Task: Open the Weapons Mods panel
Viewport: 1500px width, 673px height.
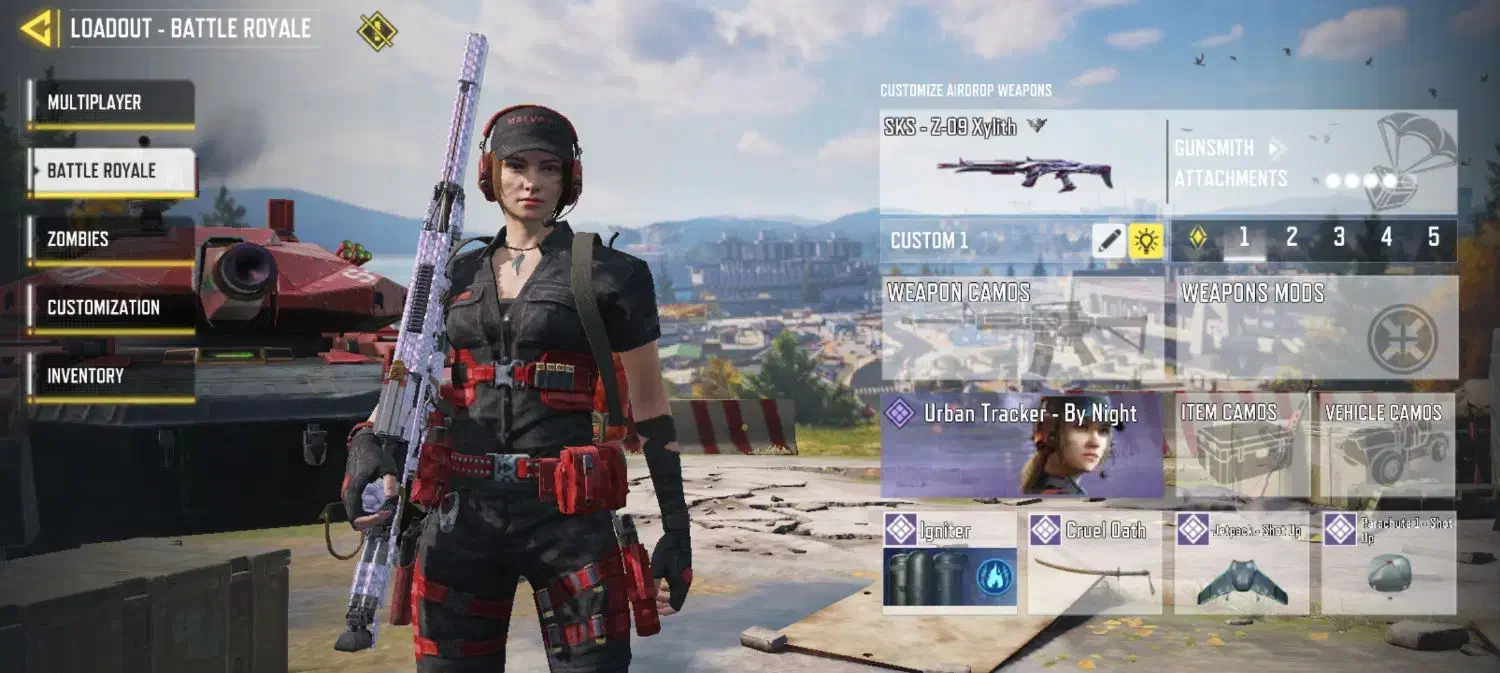Action: 1316,328
